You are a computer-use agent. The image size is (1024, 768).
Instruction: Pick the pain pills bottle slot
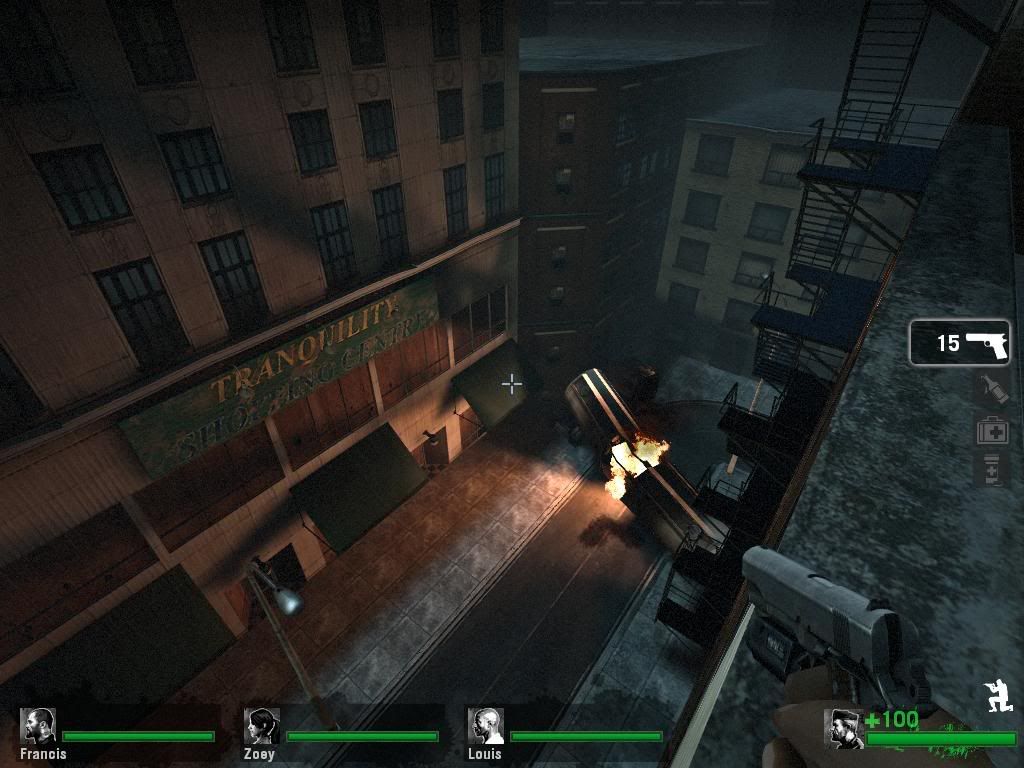pos(992,469)
